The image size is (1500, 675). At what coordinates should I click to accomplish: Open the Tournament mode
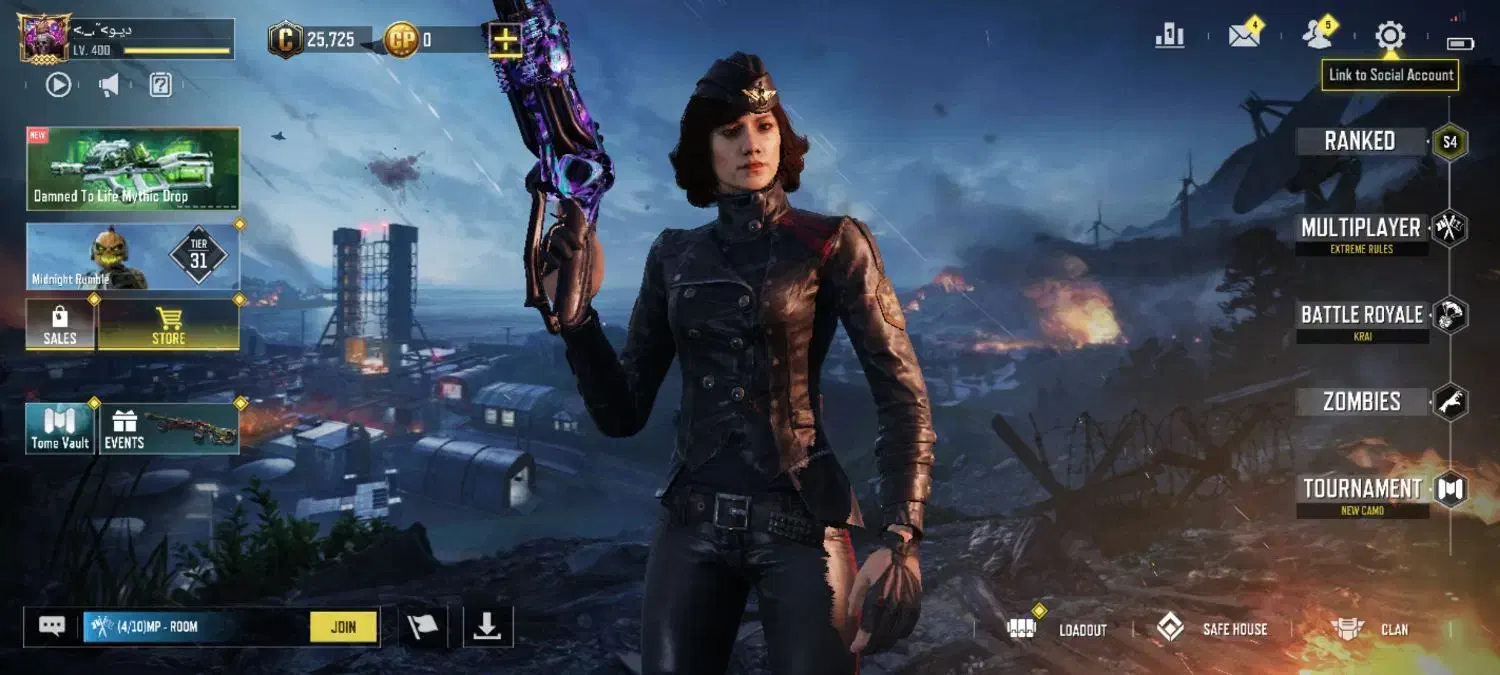point(1362,490)
